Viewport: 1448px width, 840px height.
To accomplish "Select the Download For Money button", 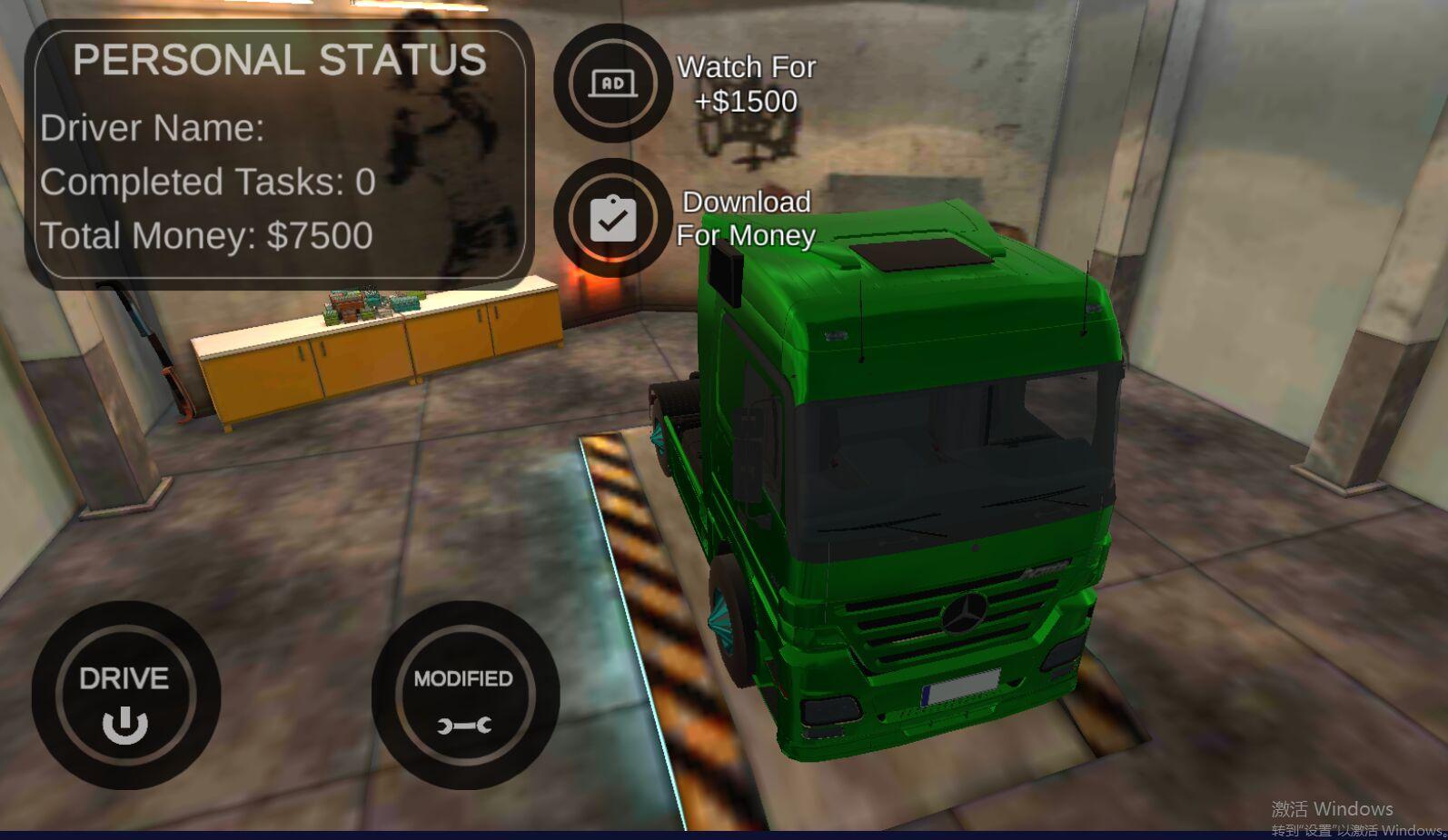I will [613, 218].
